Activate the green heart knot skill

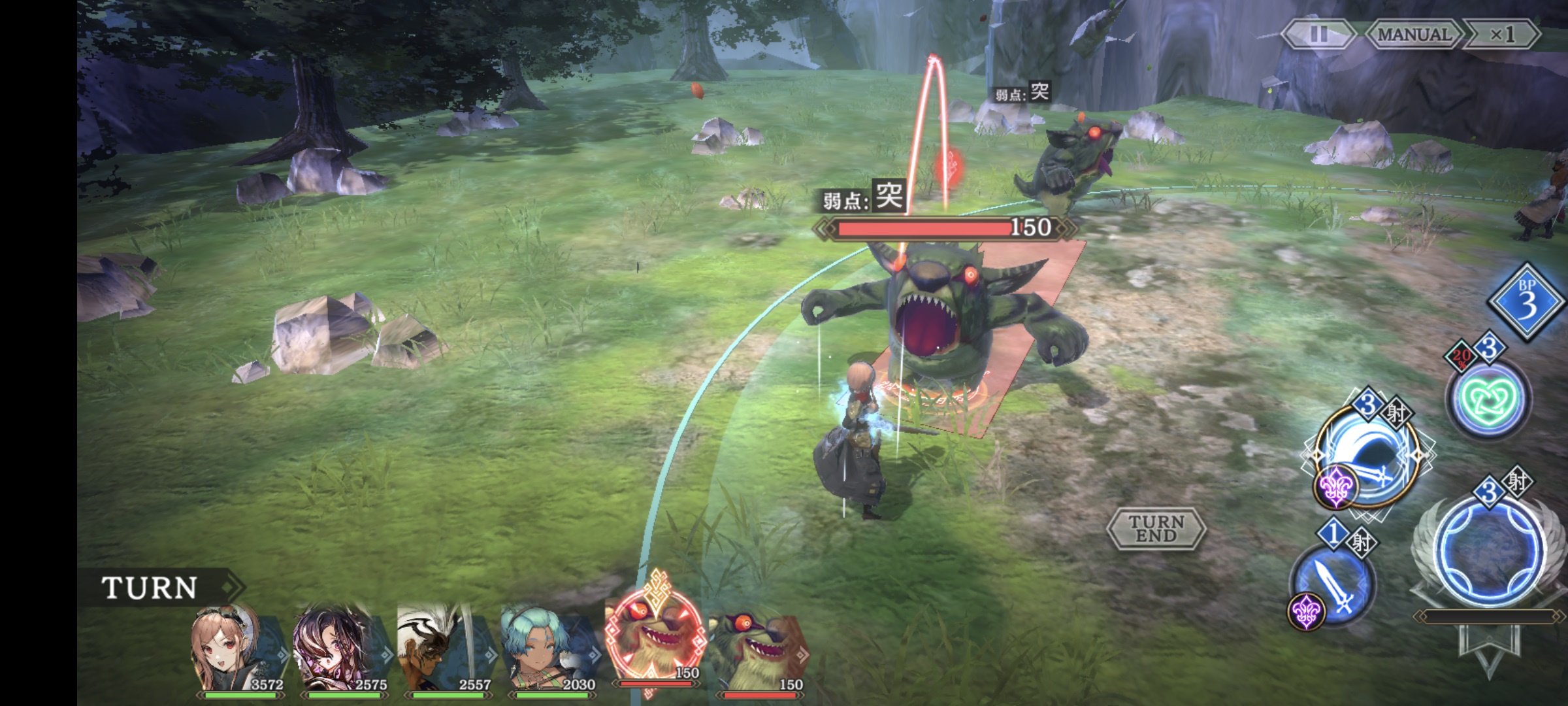[x=1487, y=397]
